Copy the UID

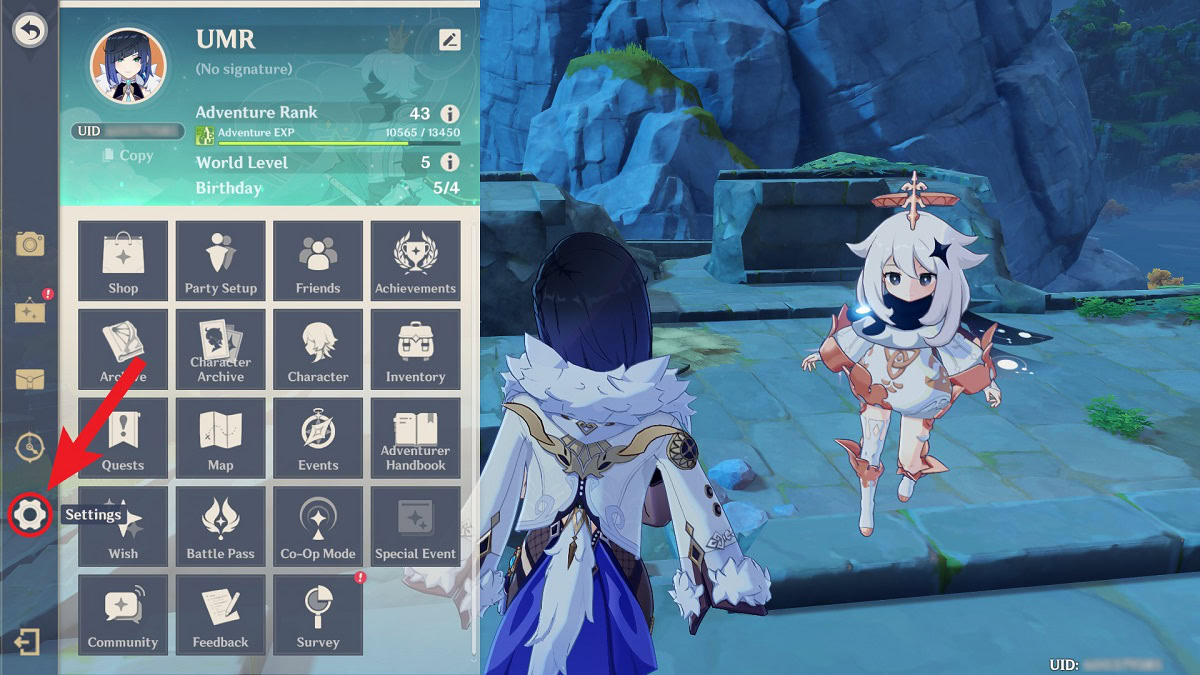(128, 155)
